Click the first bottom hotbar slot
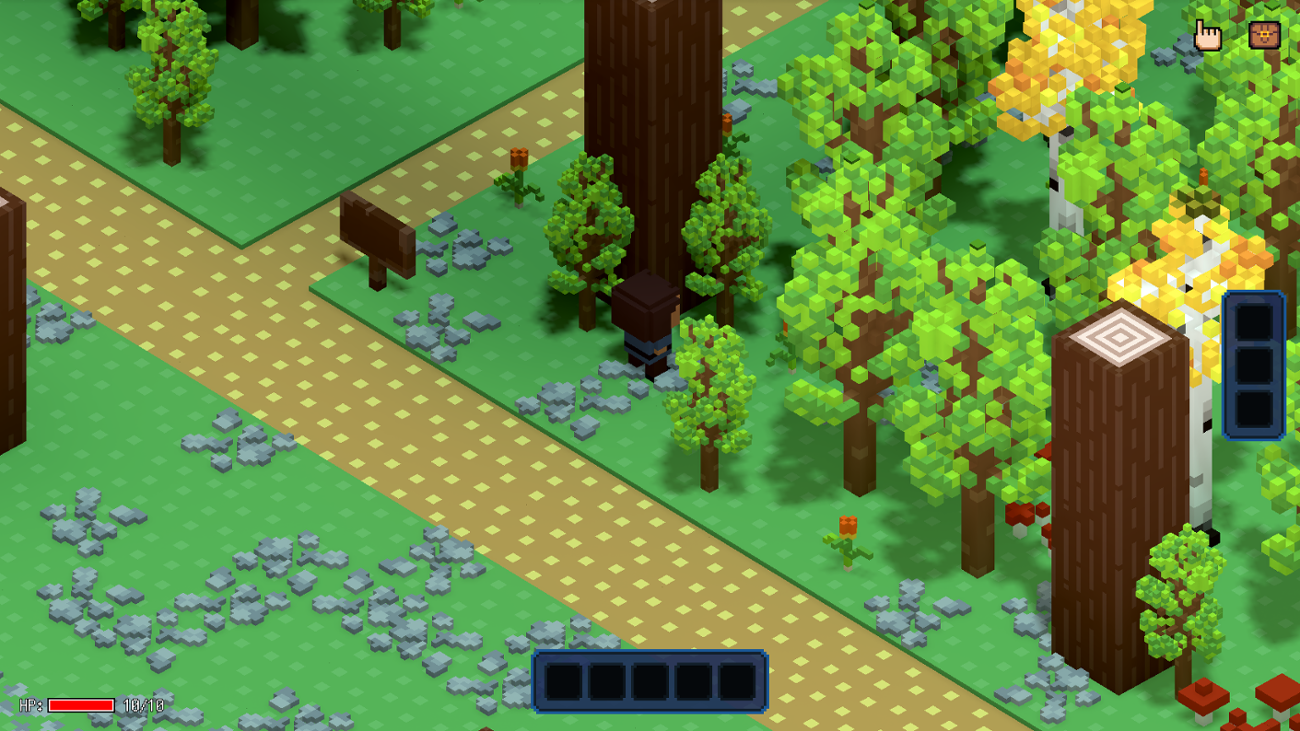The image size is (1300, 731). 563,679
